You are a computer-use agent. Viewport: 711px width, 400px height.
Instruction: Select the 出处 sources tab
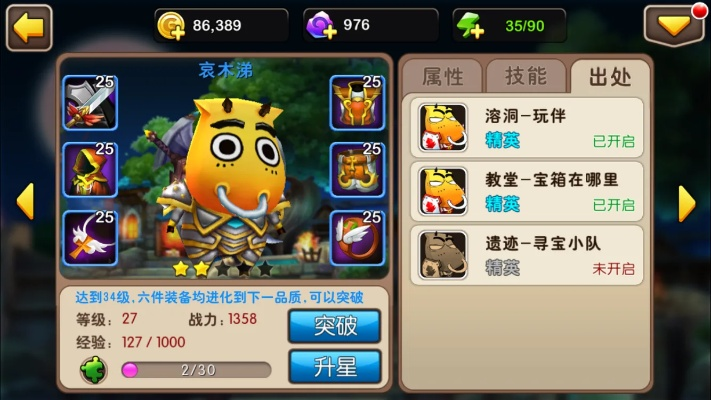click(x=609, y=77)
